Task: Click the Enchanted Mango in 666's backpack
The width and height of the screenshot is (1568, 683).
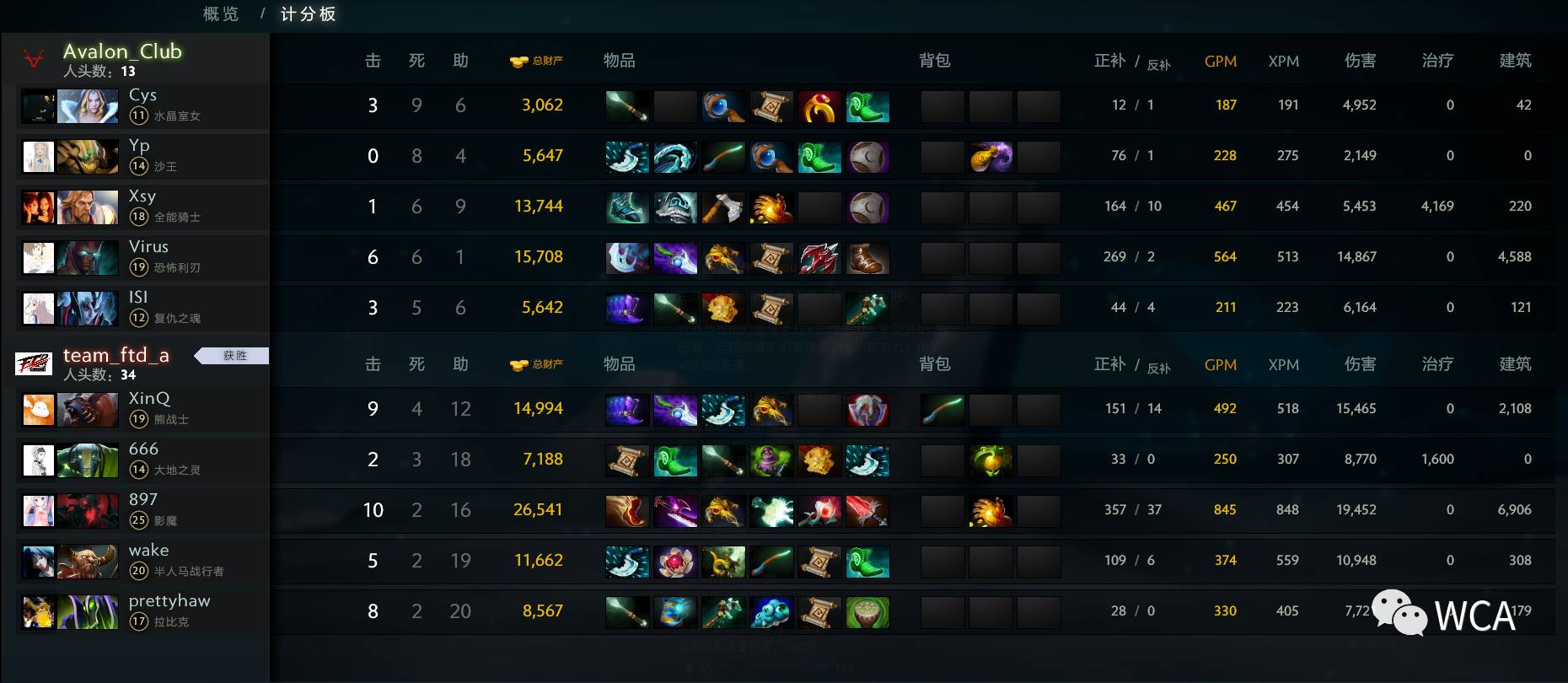Action: click(993, 460)
